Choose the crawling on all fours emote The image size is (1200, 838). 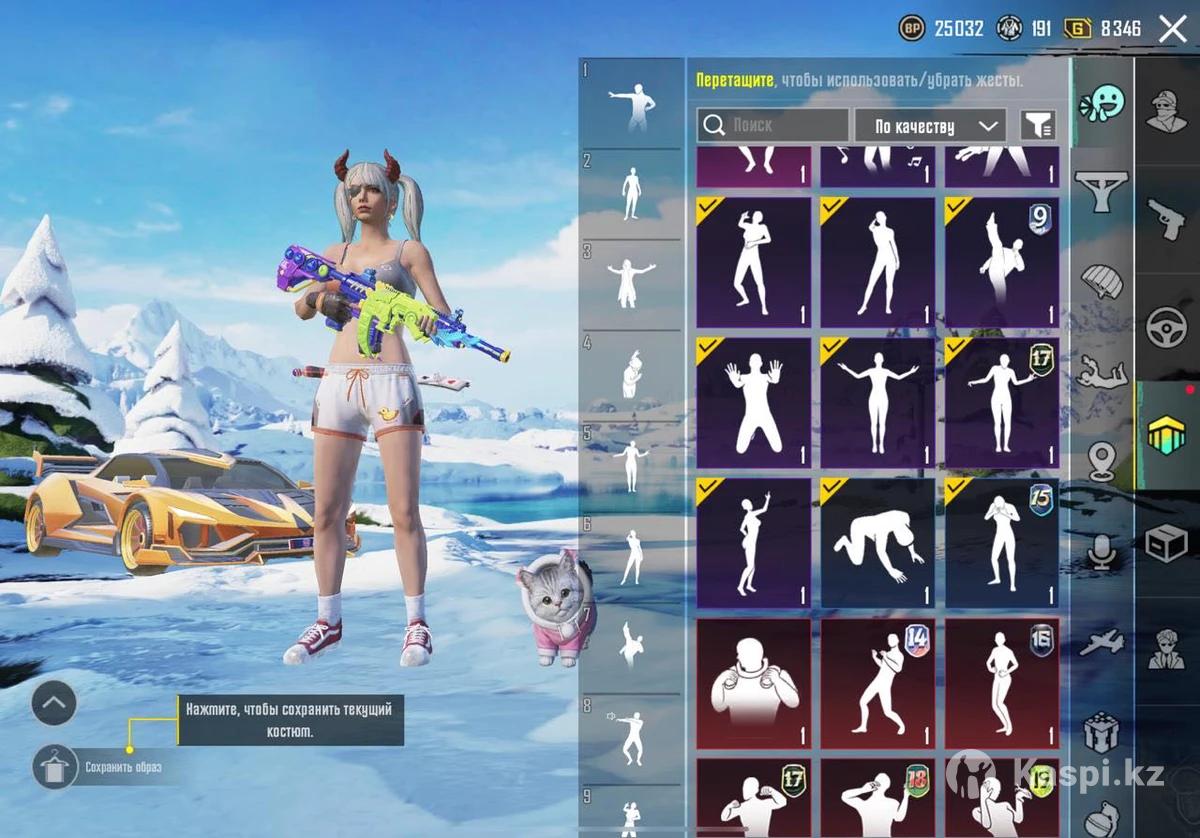(877, 543)
